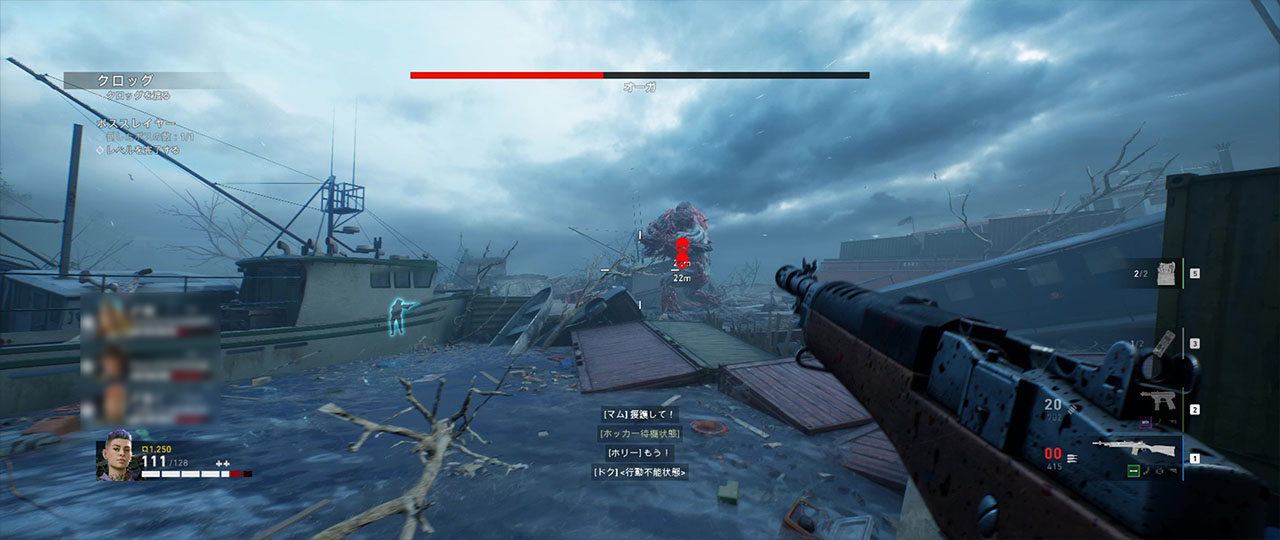Select the offensive item in slot 3
The width and height of the screenshot is (1280, 540).
(x=1165, y=343)
